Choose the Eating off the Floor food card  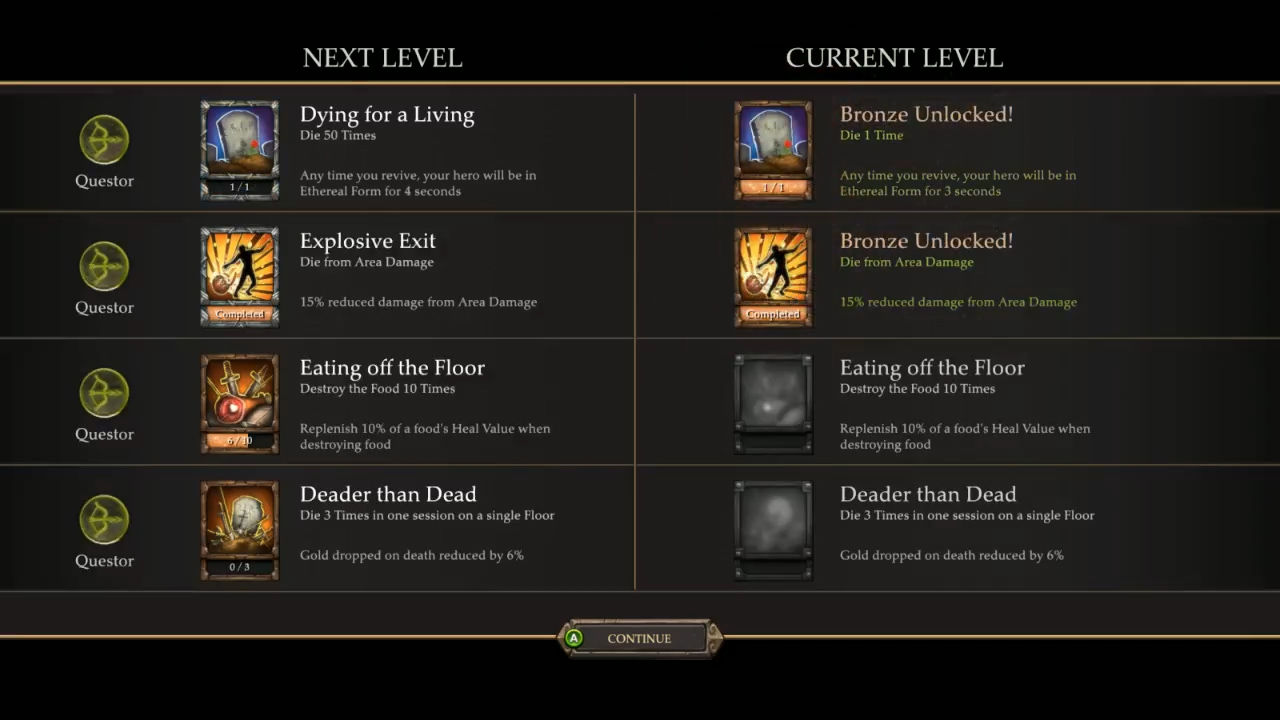(x=239, y=403)
